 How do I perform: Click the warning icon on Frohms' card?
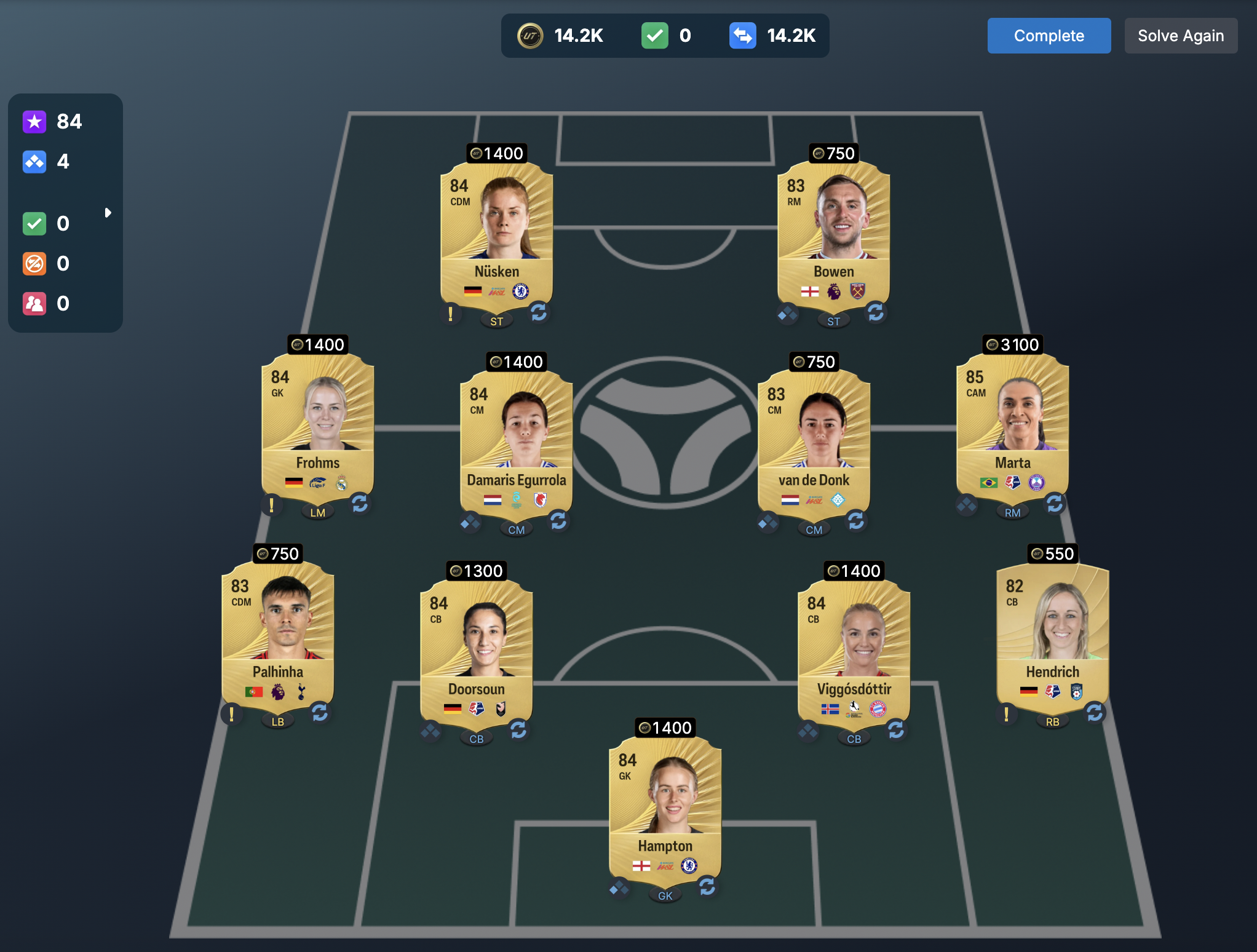point(271,505)
